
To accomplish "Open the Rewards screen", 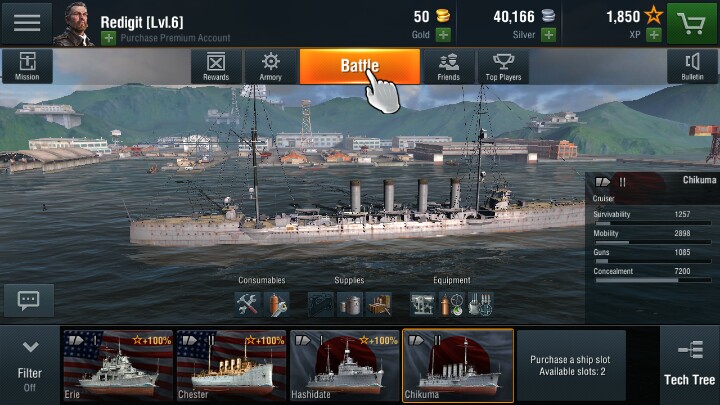I will click(216, 66).
